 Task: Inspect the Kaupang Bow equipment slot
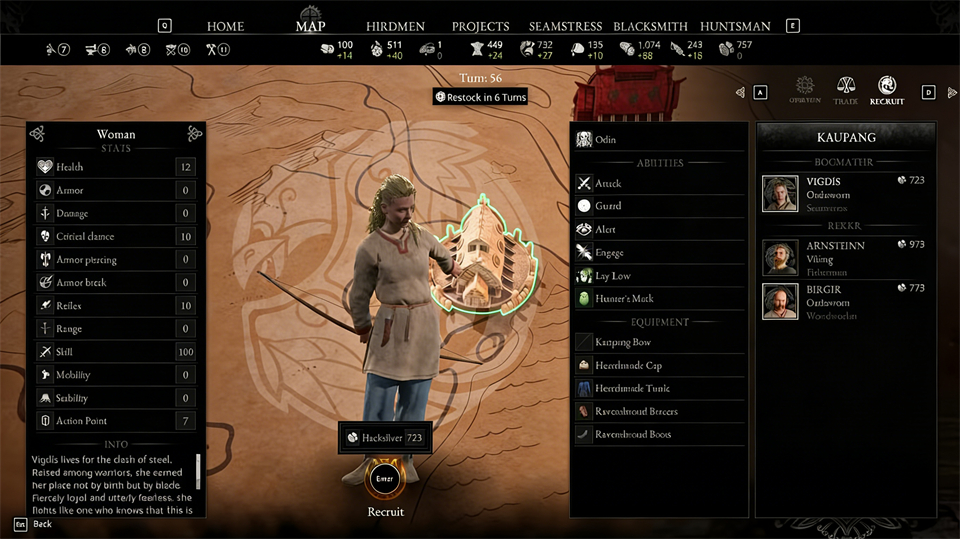click(659, 342)
